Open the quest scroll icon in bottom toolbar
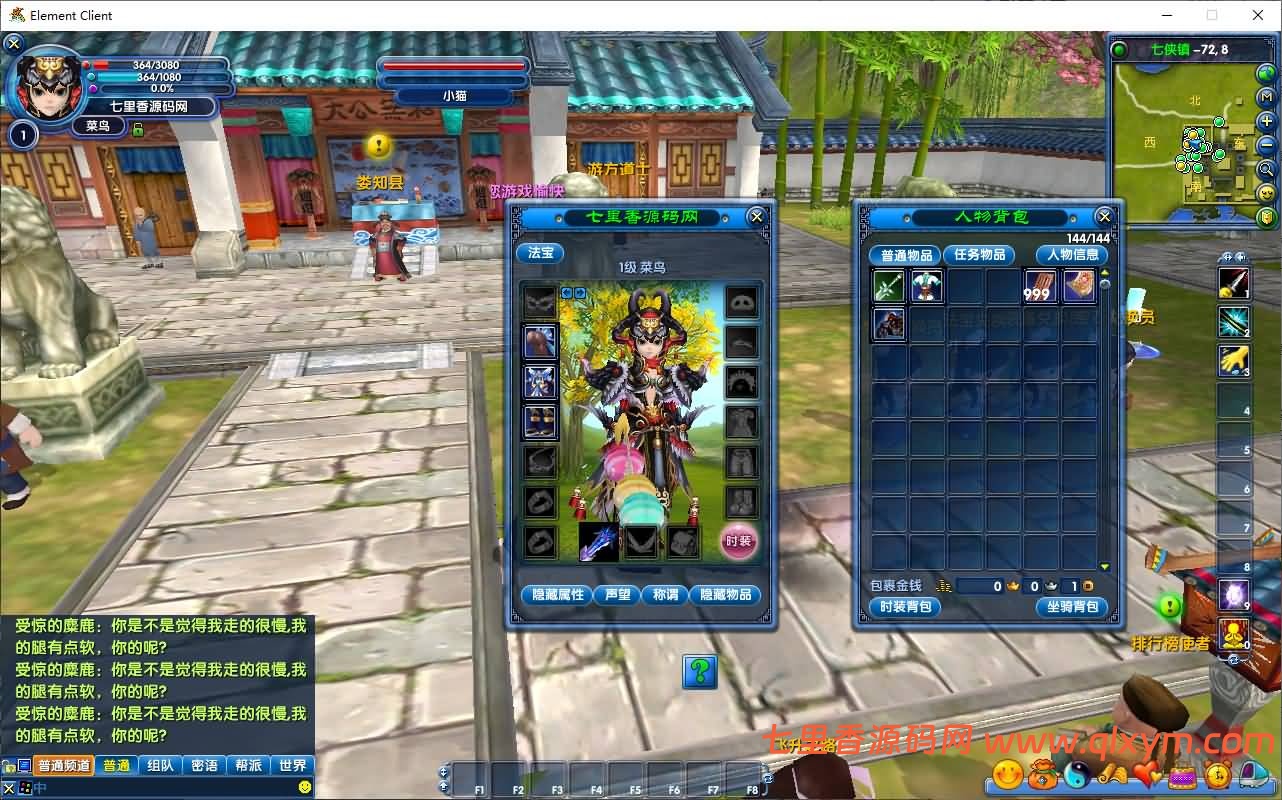Image resolution: width=1282 pixels, height=800 pixels. pyautogui.click(x=1114, y=775)
